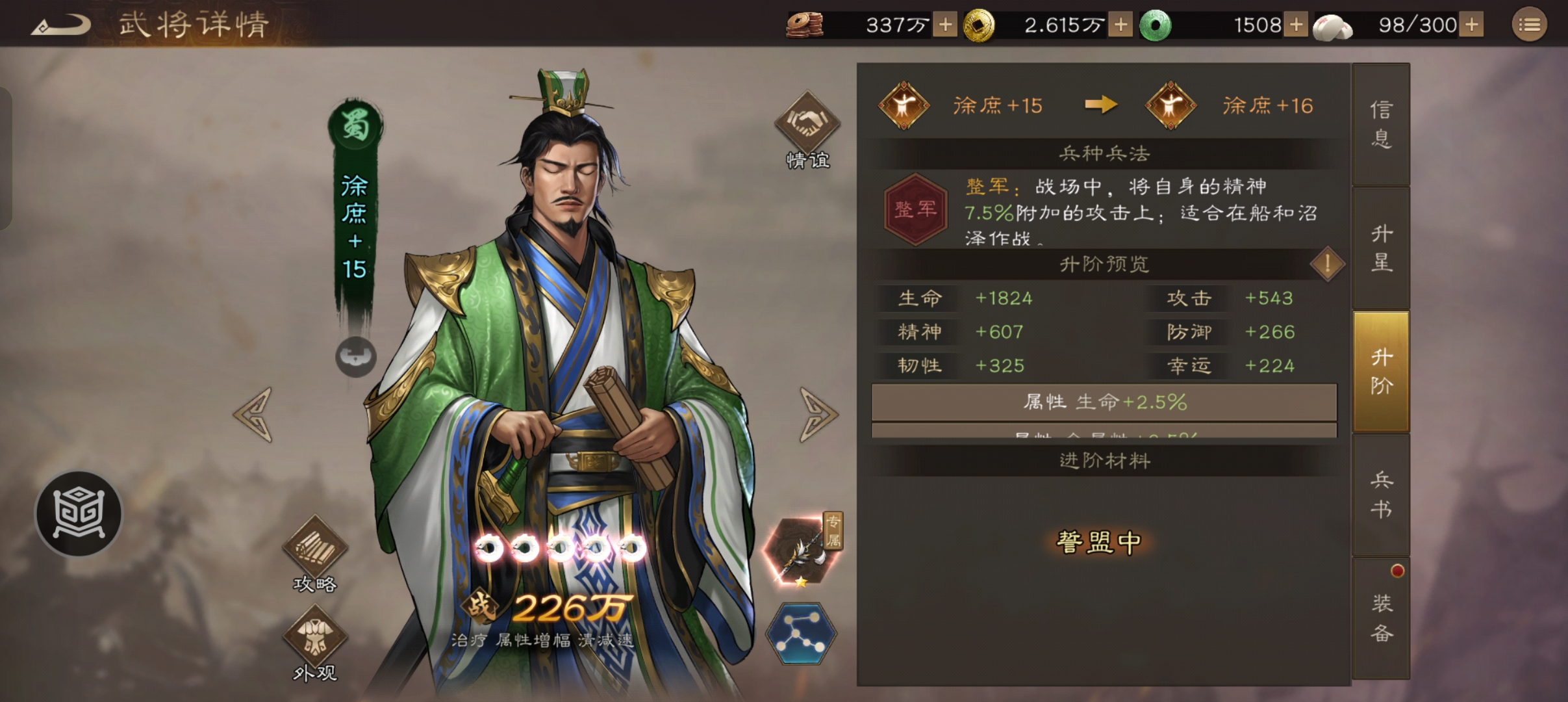The image size is (1568, 702).
Task: Expand the exclamation tip beside 升阶预览
Action: pyautogui.click(x=1327, y=265)
